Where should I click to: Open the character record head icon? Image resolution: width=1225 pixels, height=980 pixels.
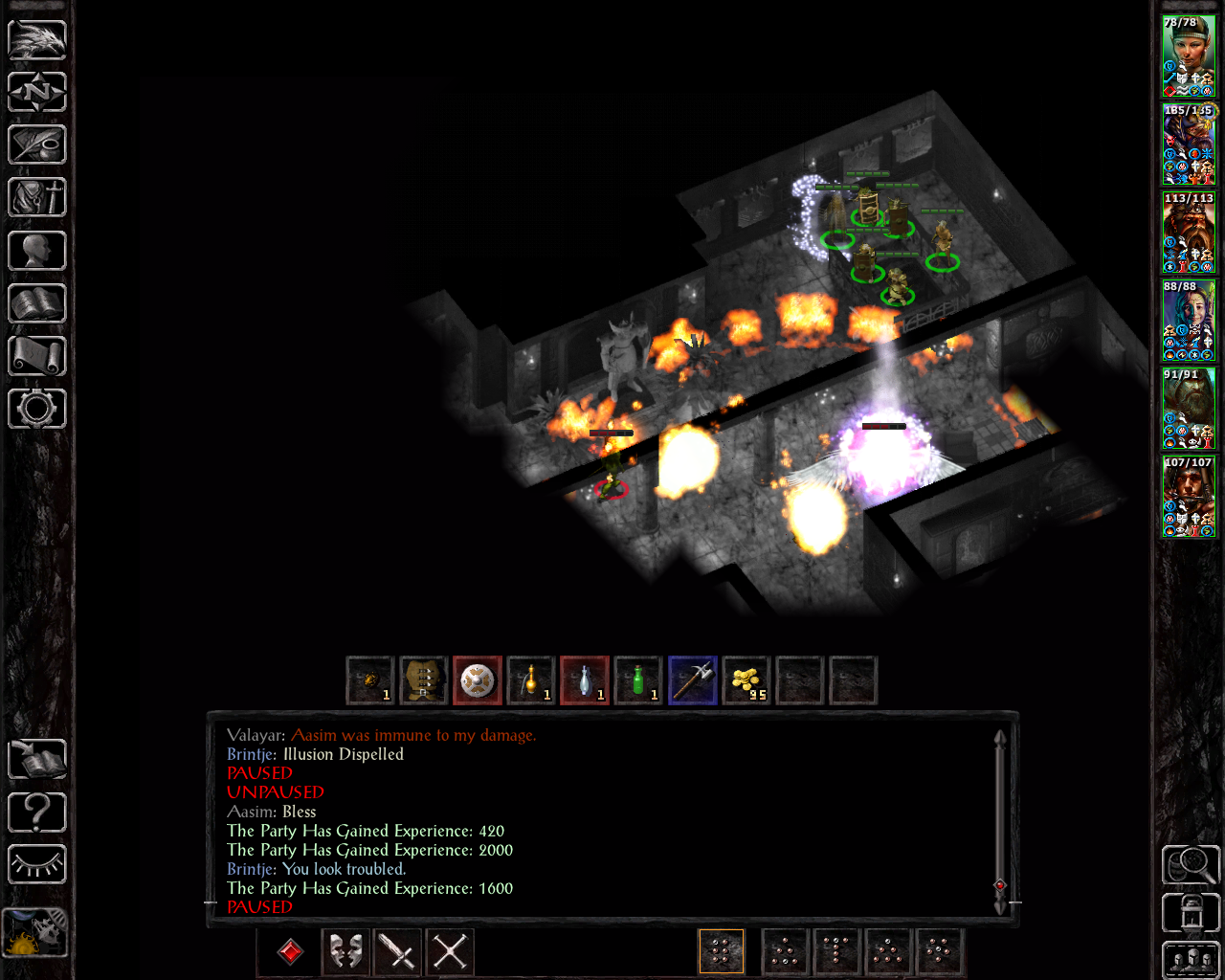point(37,251)
